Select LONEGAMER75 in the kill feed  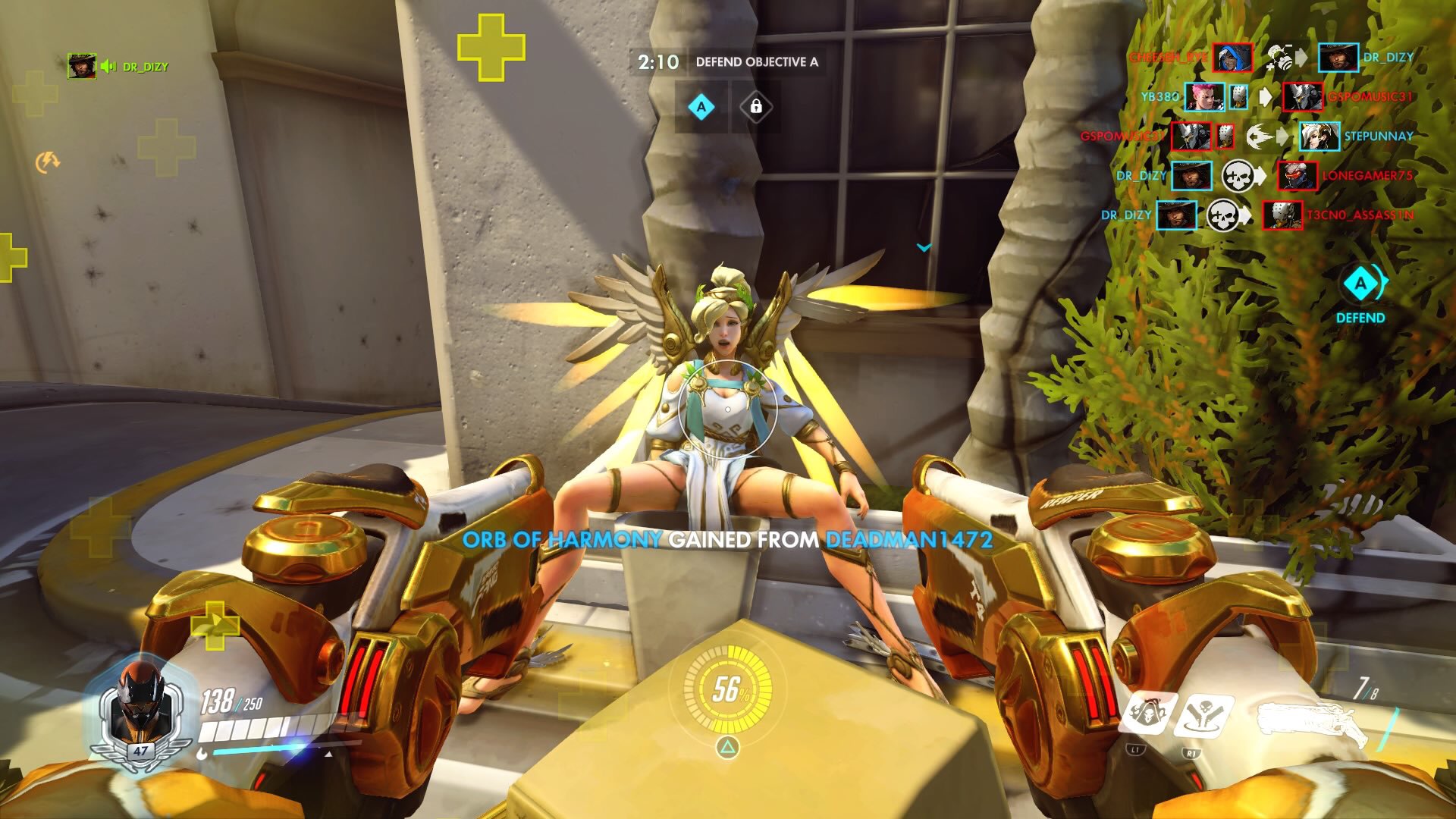click(1367, 176)
